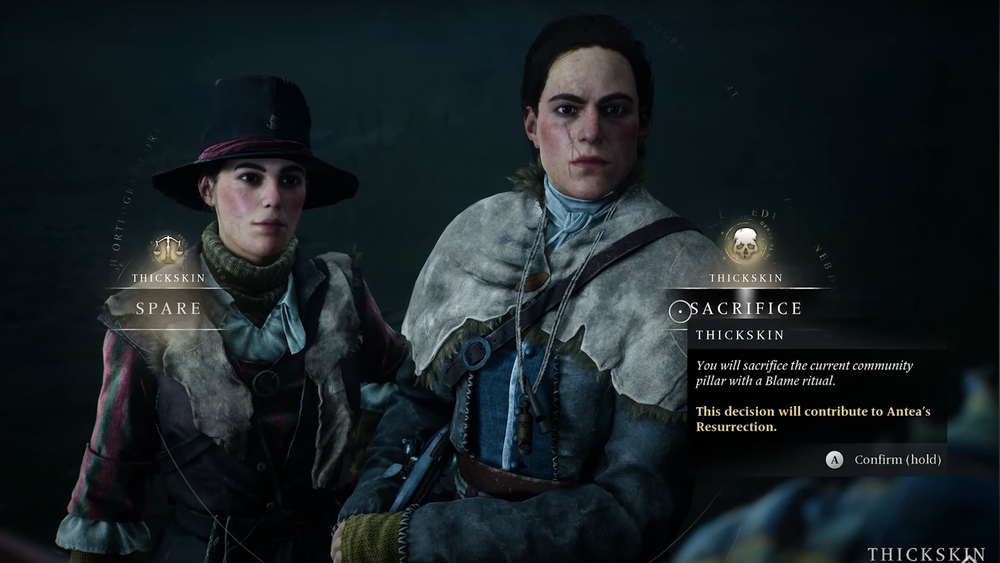Click the scales icon above Spare
This screenshot has width=1000, height=563.
[168, 248]
